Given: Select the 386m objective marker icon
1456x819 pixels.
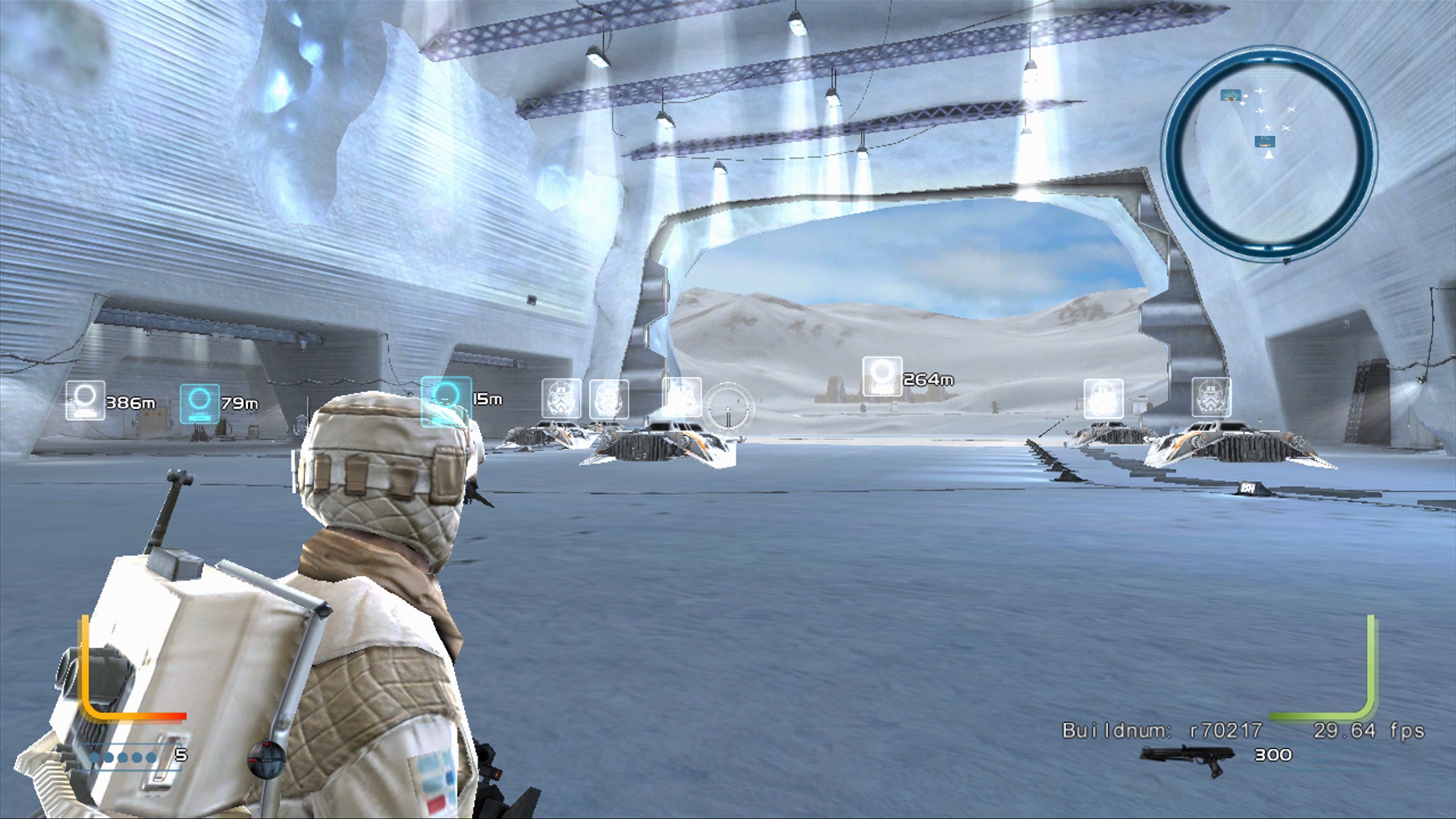Looking at the screenshot, I should (86, 400).
